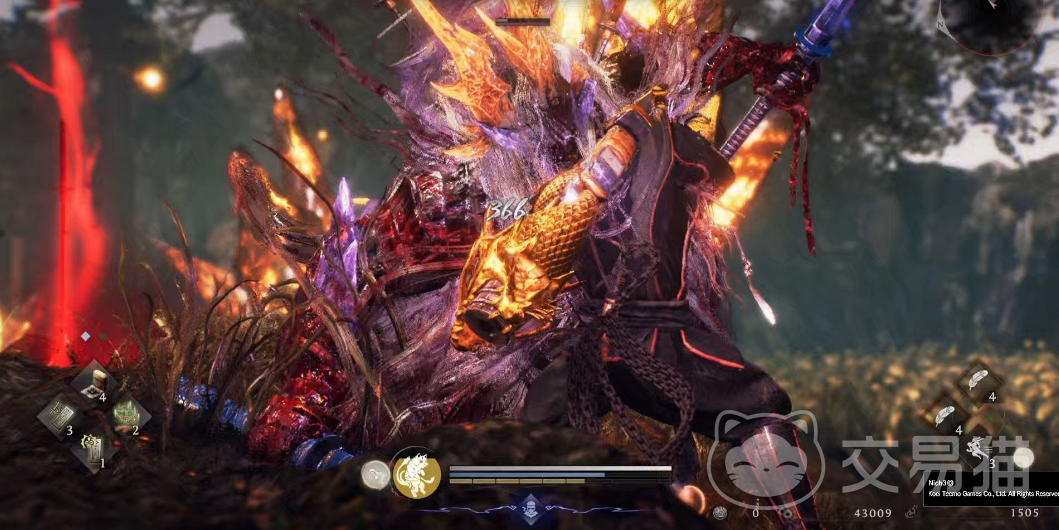Use the upper feather skill slot
The image size is (1059, 530).
point(978,381)
